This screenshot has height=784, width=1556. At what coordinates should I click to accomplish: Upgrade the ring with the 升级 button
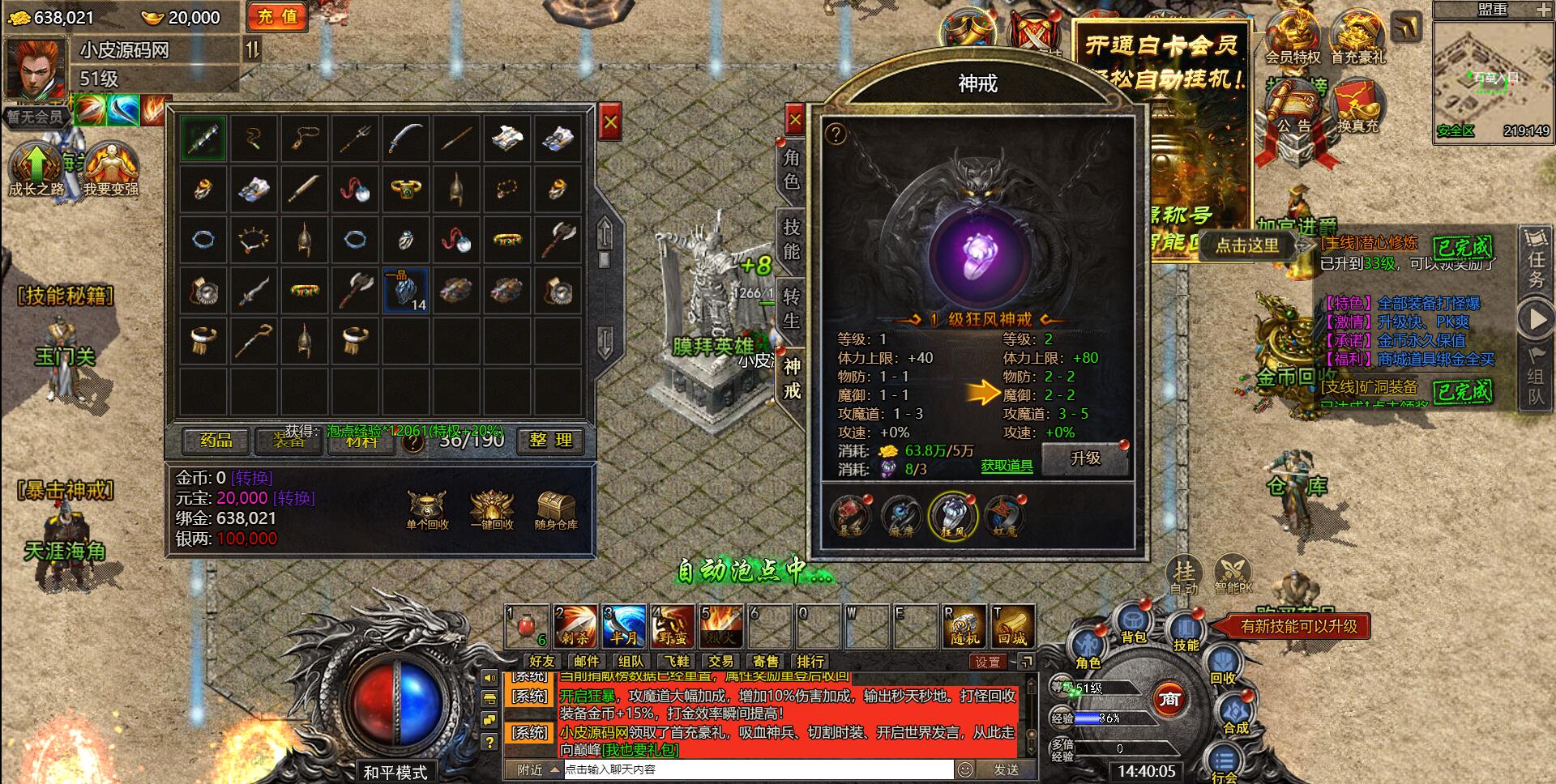(x=1085, y=459)
